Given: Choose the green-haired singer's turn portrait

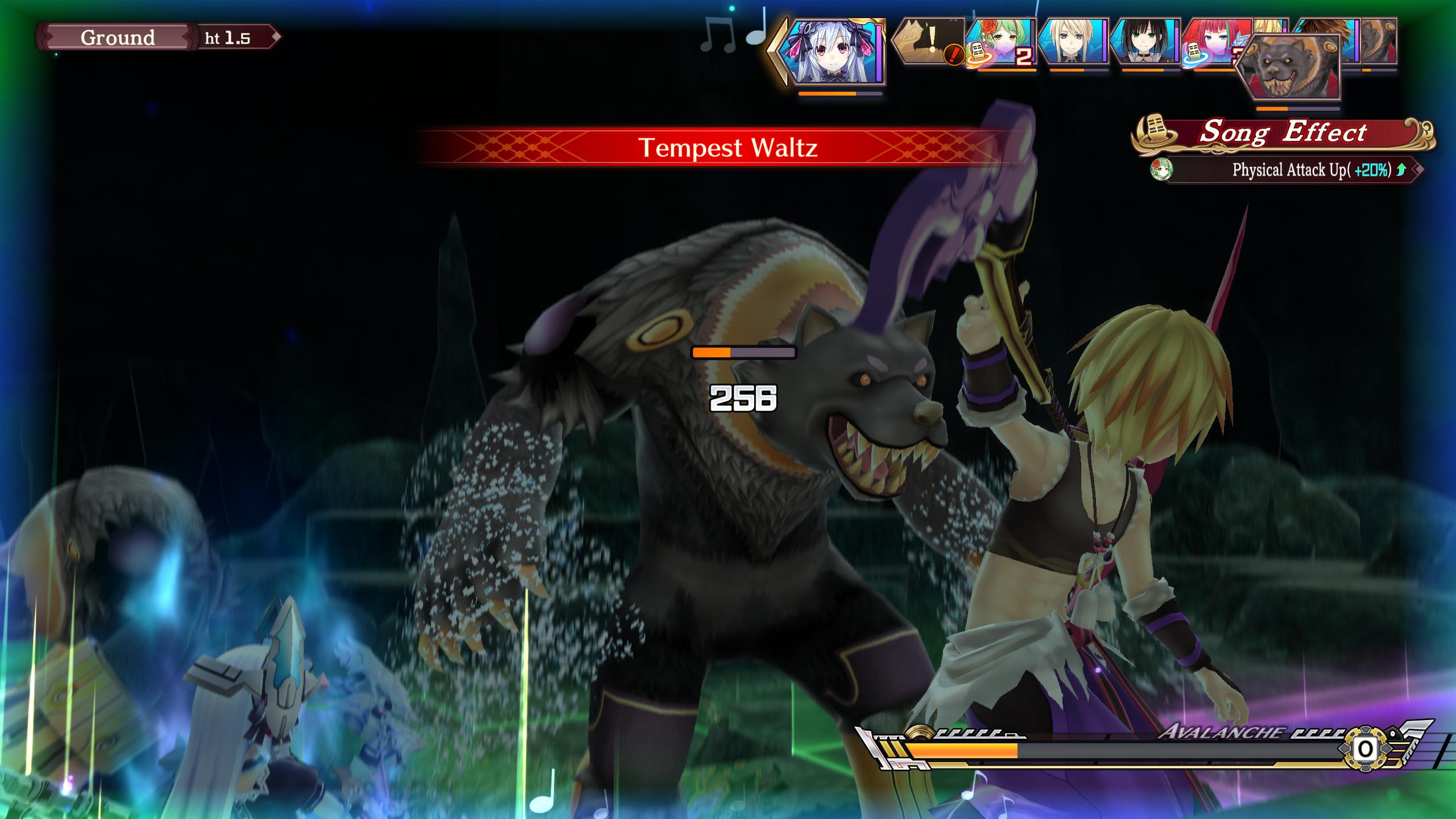Looking at the screenshot, I should pos(1002,43).
